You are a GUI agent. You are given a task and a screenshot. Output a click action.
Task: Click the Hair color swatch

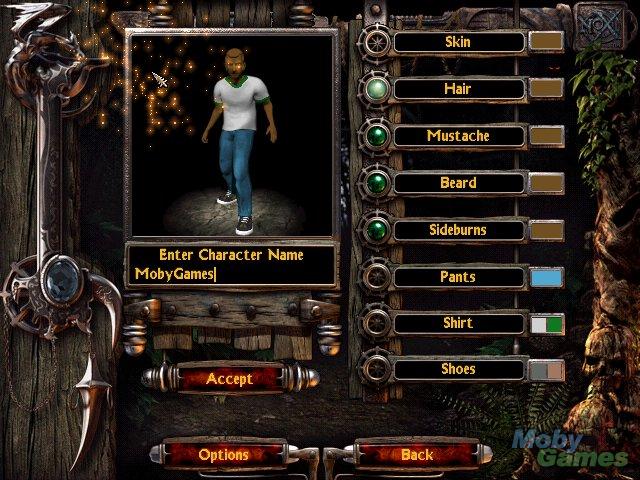(x=546, y=89)
